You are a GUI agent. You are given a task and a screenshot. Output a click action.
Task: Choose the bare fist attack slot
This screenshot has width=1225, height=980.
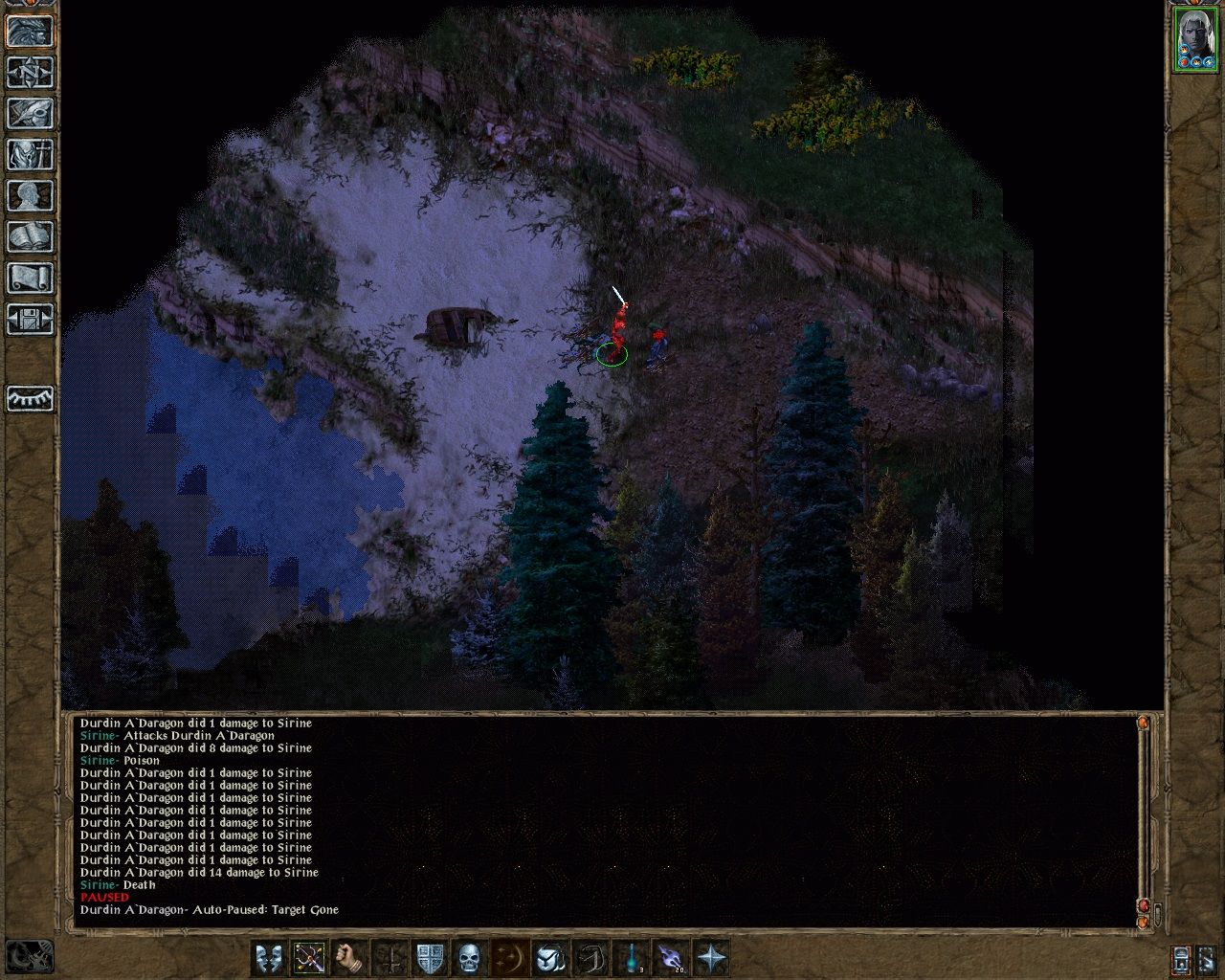click(x=350, y=957)
